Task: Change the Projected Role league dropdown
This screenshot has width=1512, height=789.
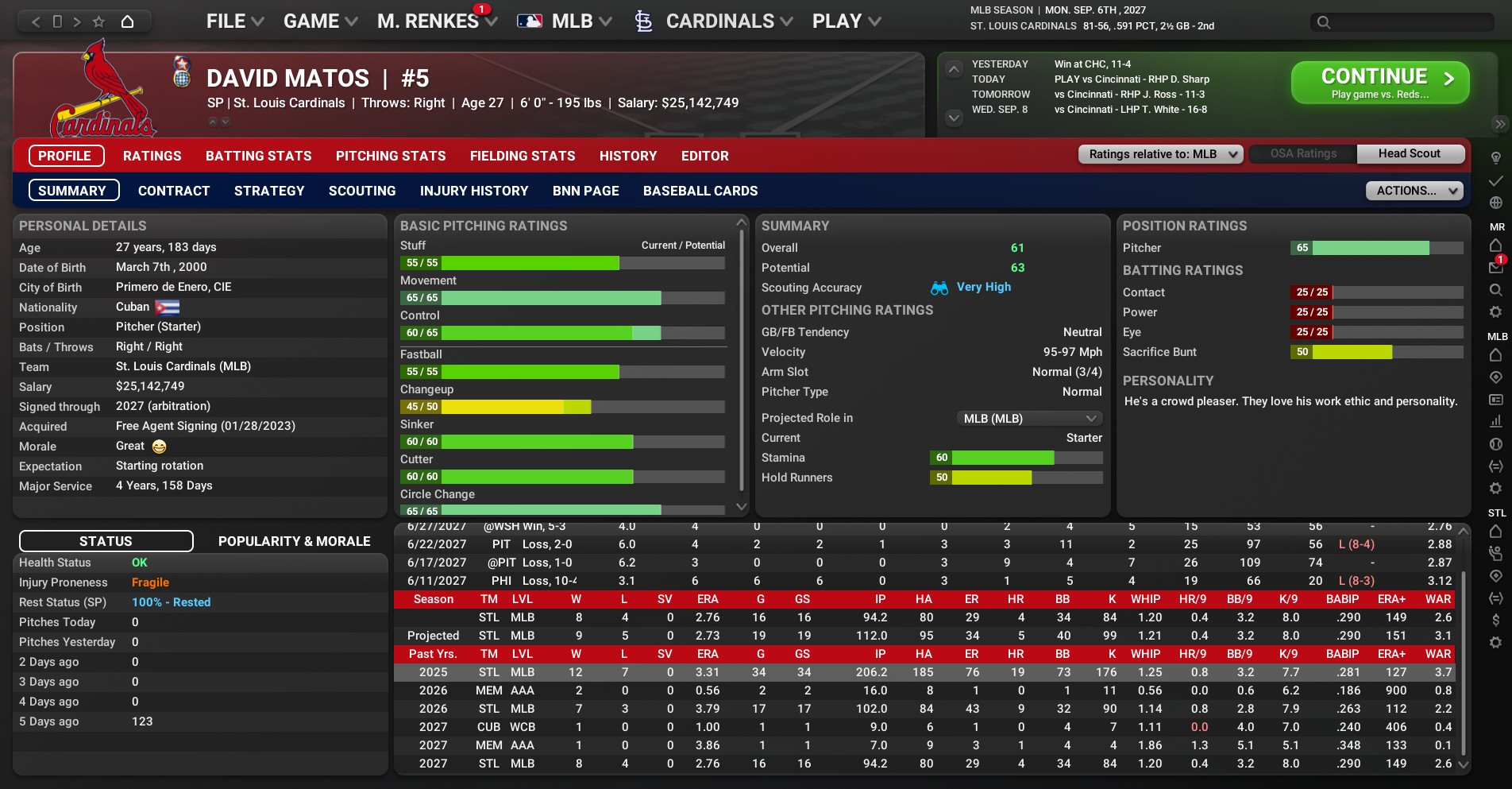Action: 1028,418
